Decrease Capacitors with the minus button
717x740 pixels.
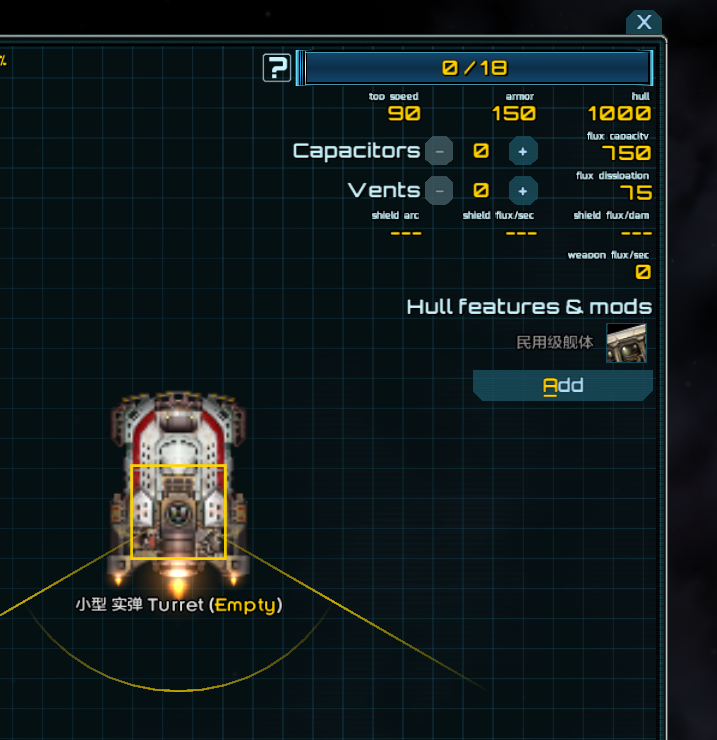pyautogui.click(x=439, y=151)
